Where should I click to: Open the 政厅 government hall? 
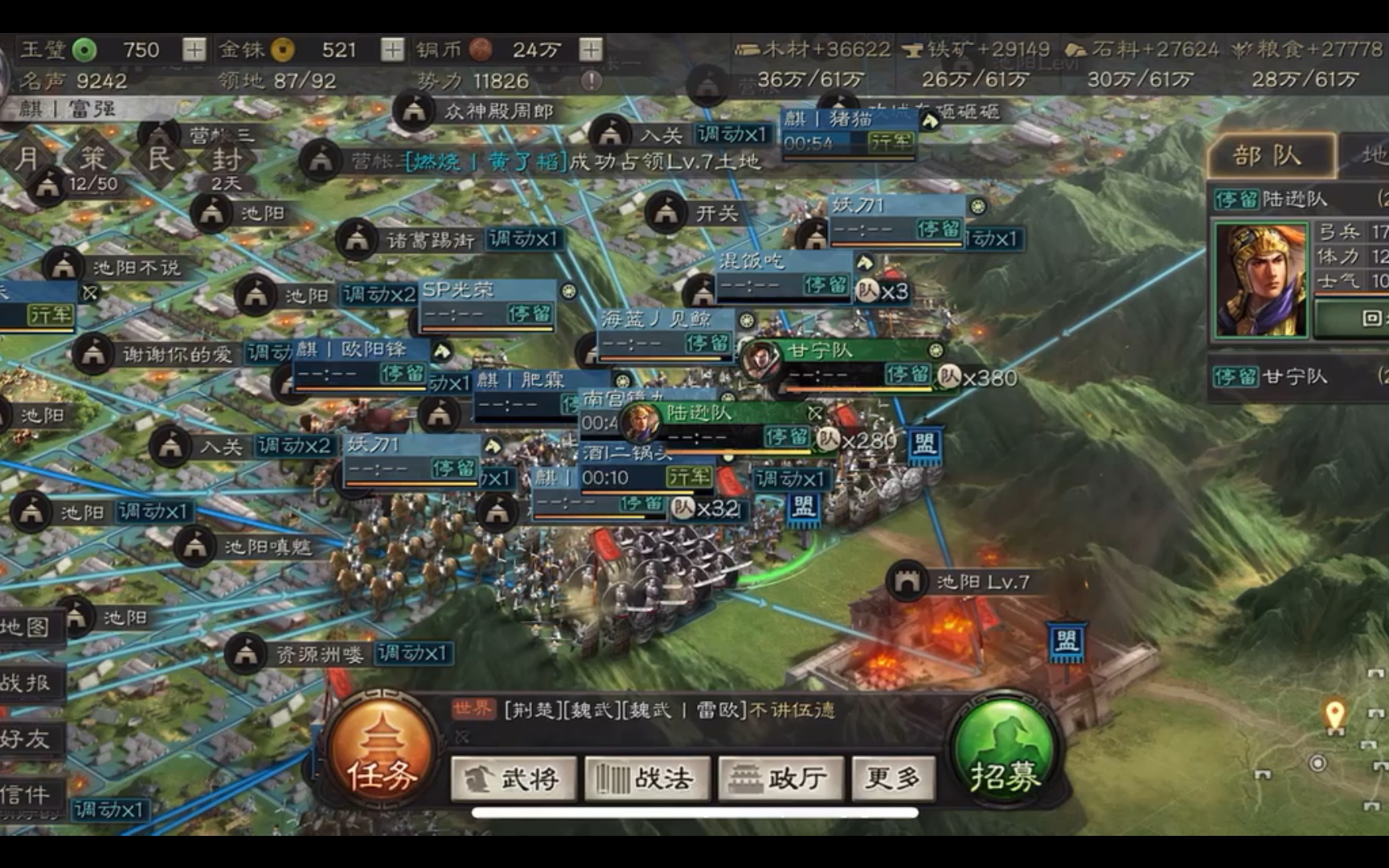coord(781,778)
